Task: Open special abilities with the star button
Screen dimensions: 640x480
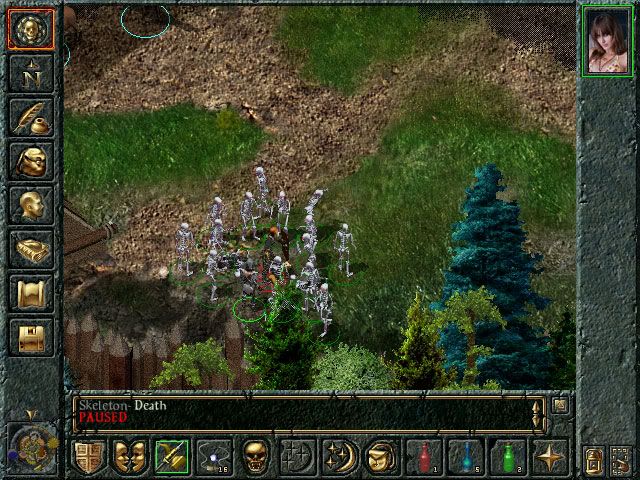Action: click(x=549, y=456)
